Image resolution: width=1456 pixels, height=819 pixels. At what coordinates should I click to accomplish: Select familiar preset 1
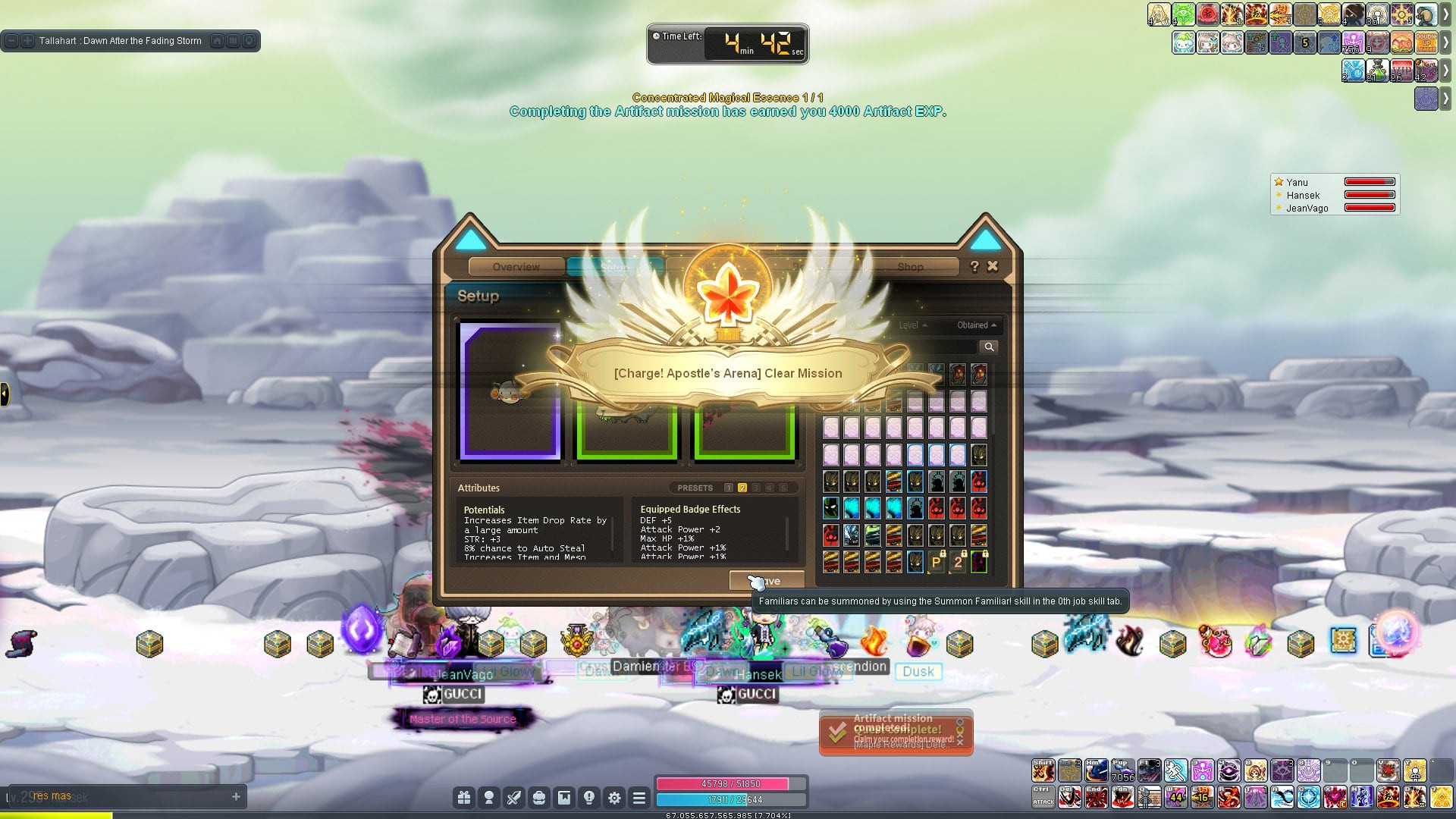[729, 488]
